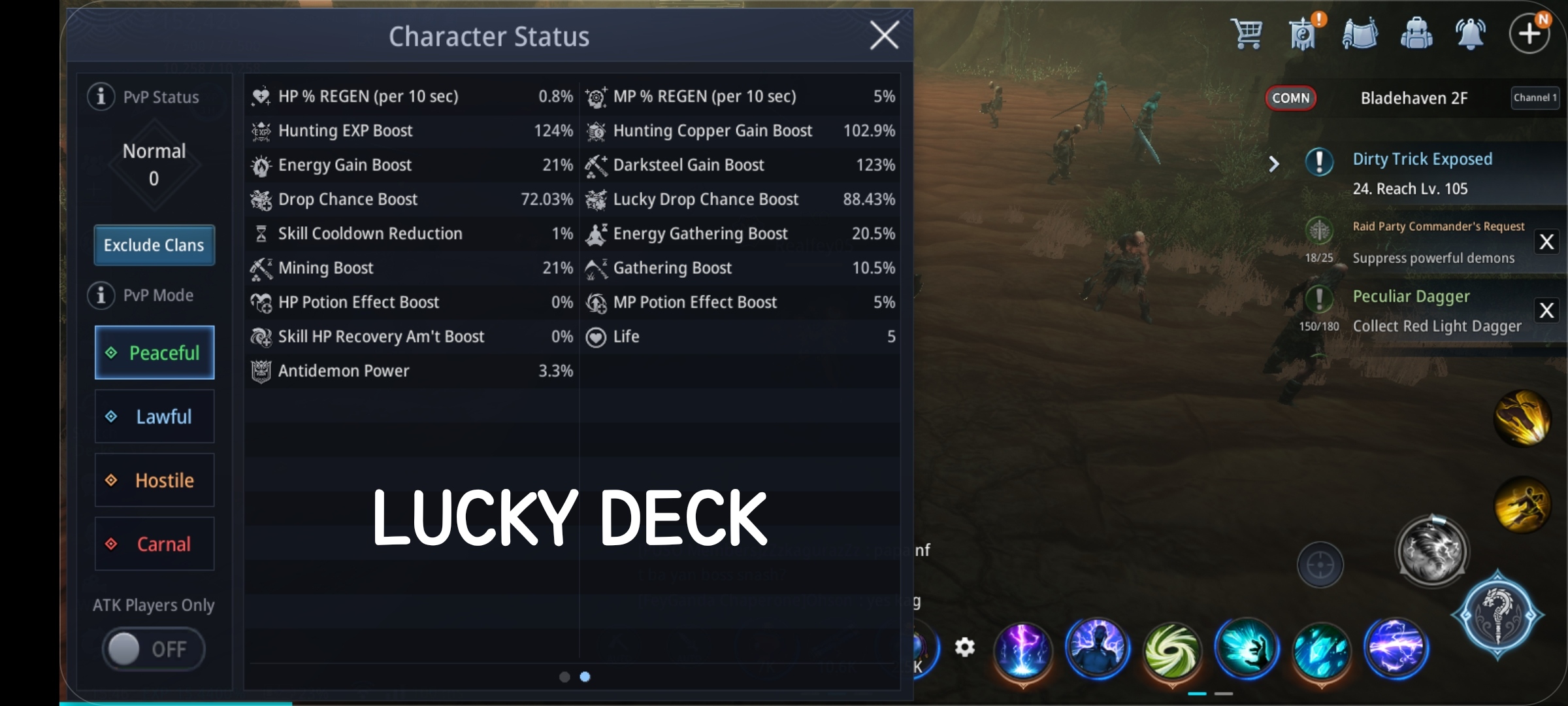Viewport: 1568px width, 706px height.
Task: Open the skill settings gear beside the skill bar
Action: click(x=966, y=646)
